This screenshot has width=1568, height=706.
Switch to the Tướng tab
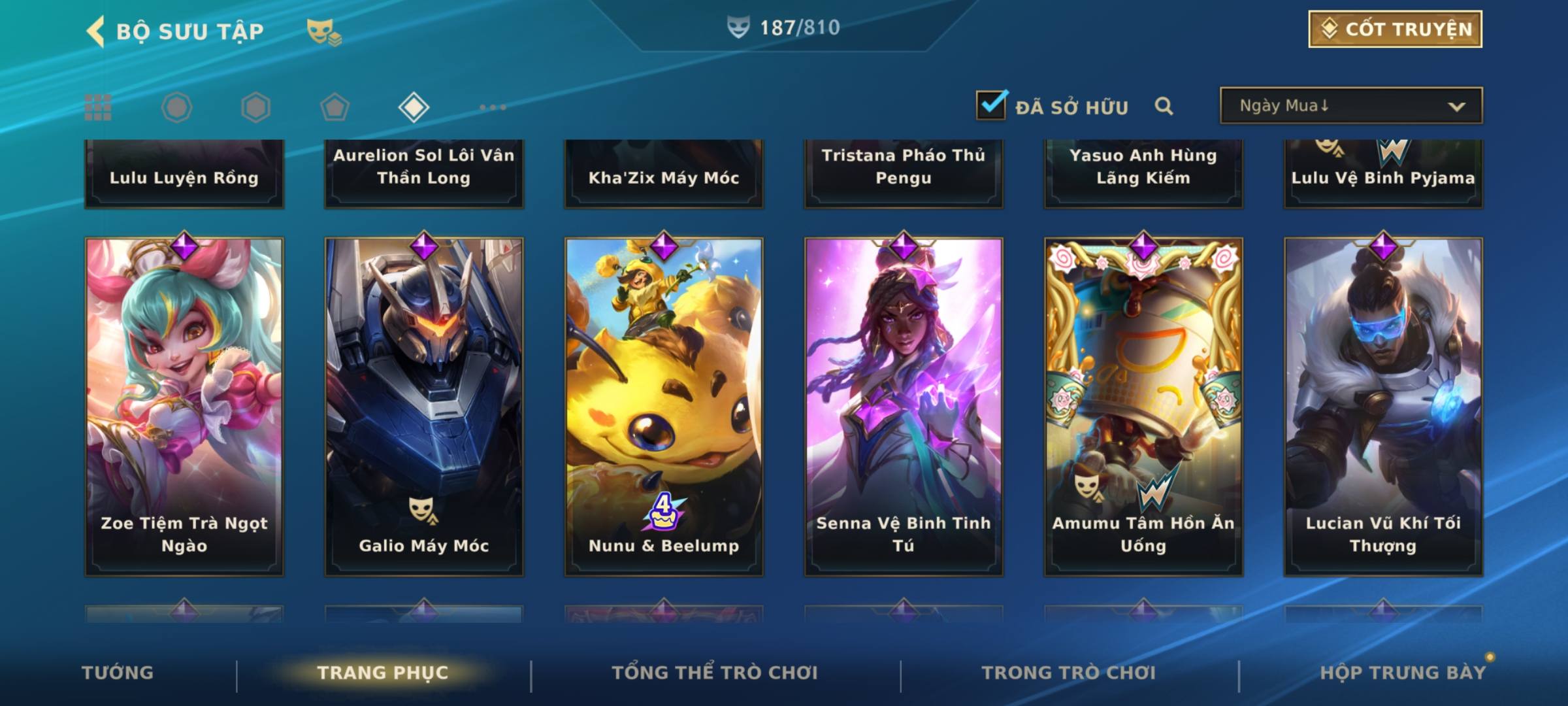tap(118, 673)
